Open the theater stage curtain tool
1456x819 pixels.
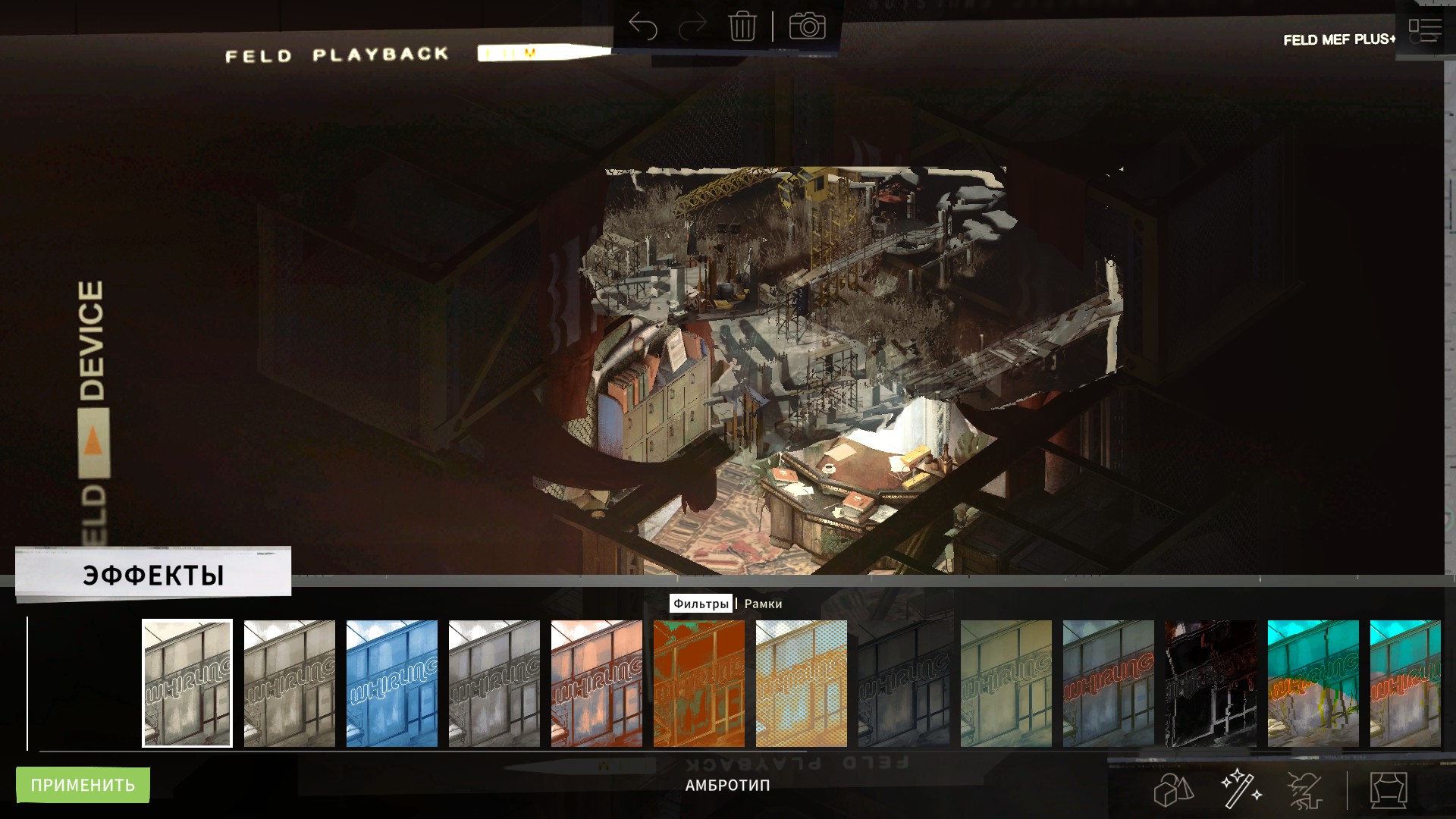[1389, 790]
